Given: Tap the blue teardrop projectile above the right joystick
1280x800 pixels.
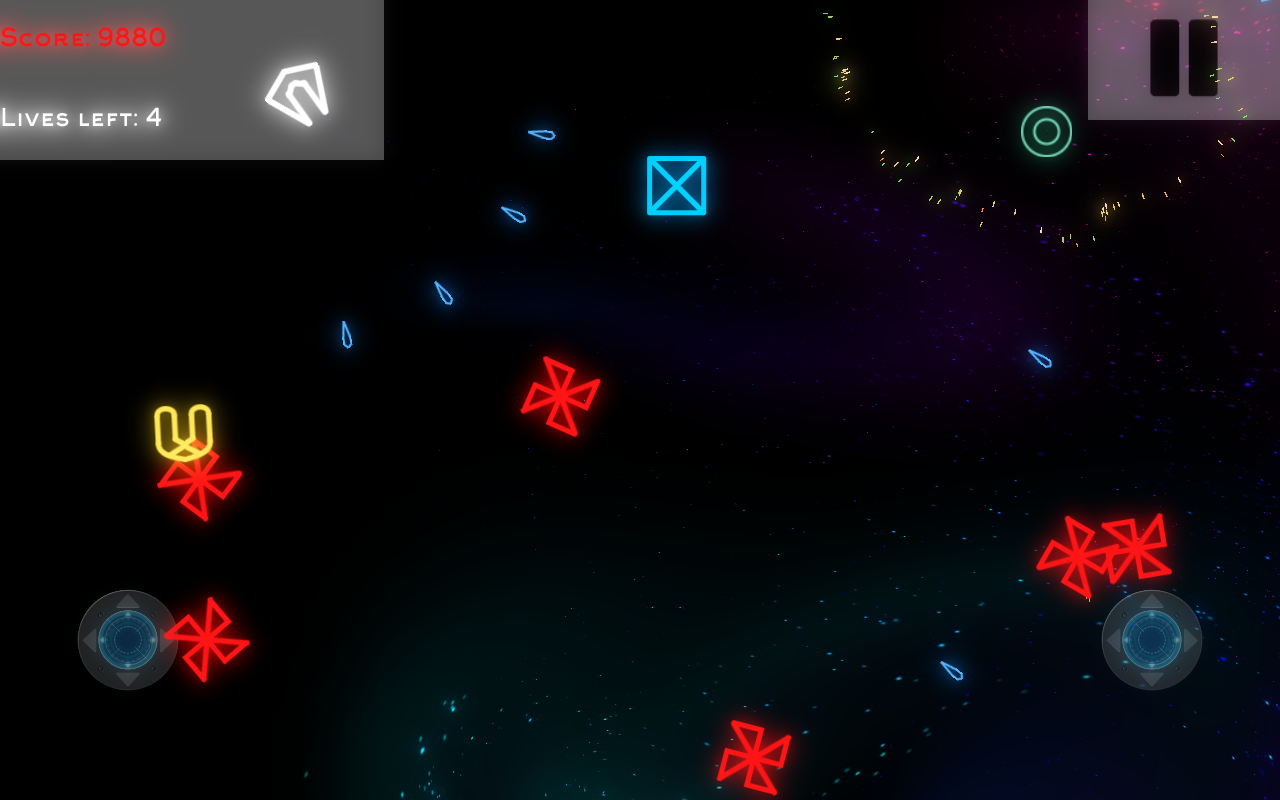Looking at the screenshot, I should click(x=950, y=672).
